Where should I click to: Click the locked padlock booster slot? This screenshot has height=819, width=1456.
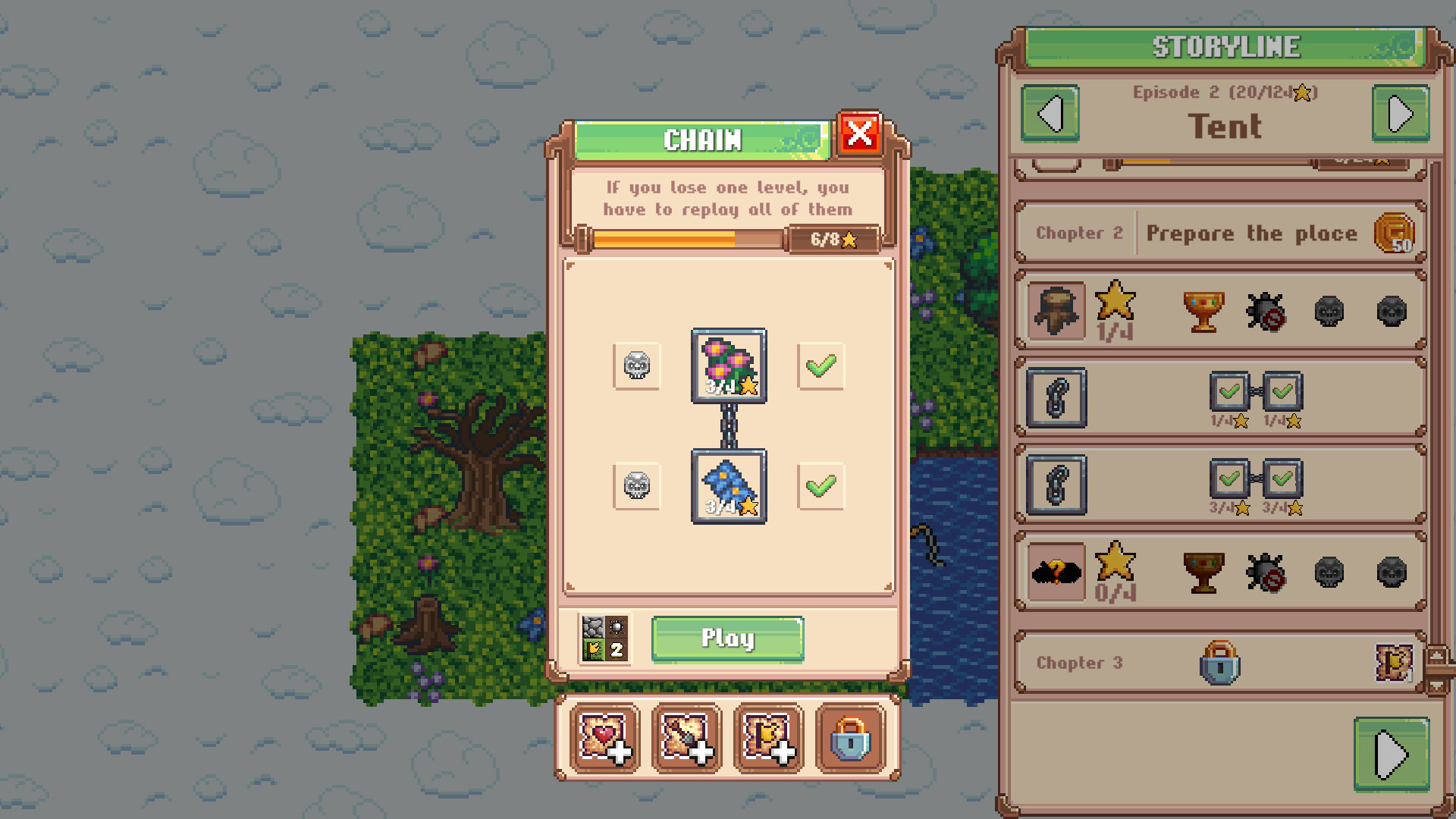point(849,739)
